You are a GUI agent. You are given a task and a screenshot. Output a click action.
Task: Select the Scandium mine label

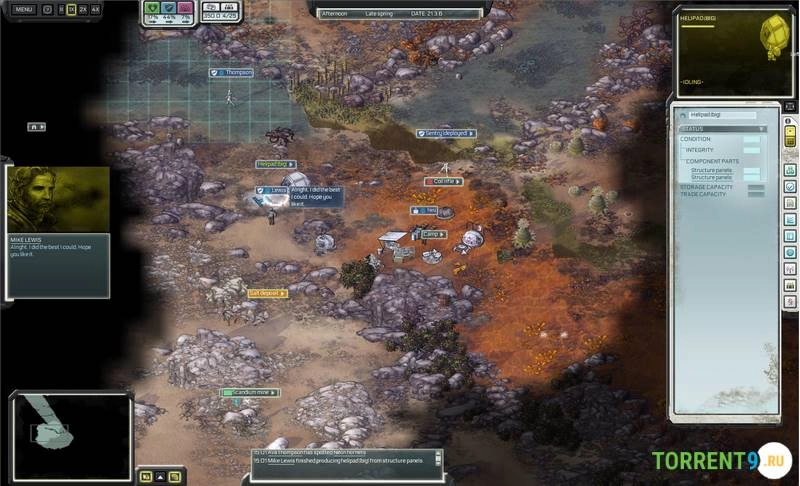251,393
